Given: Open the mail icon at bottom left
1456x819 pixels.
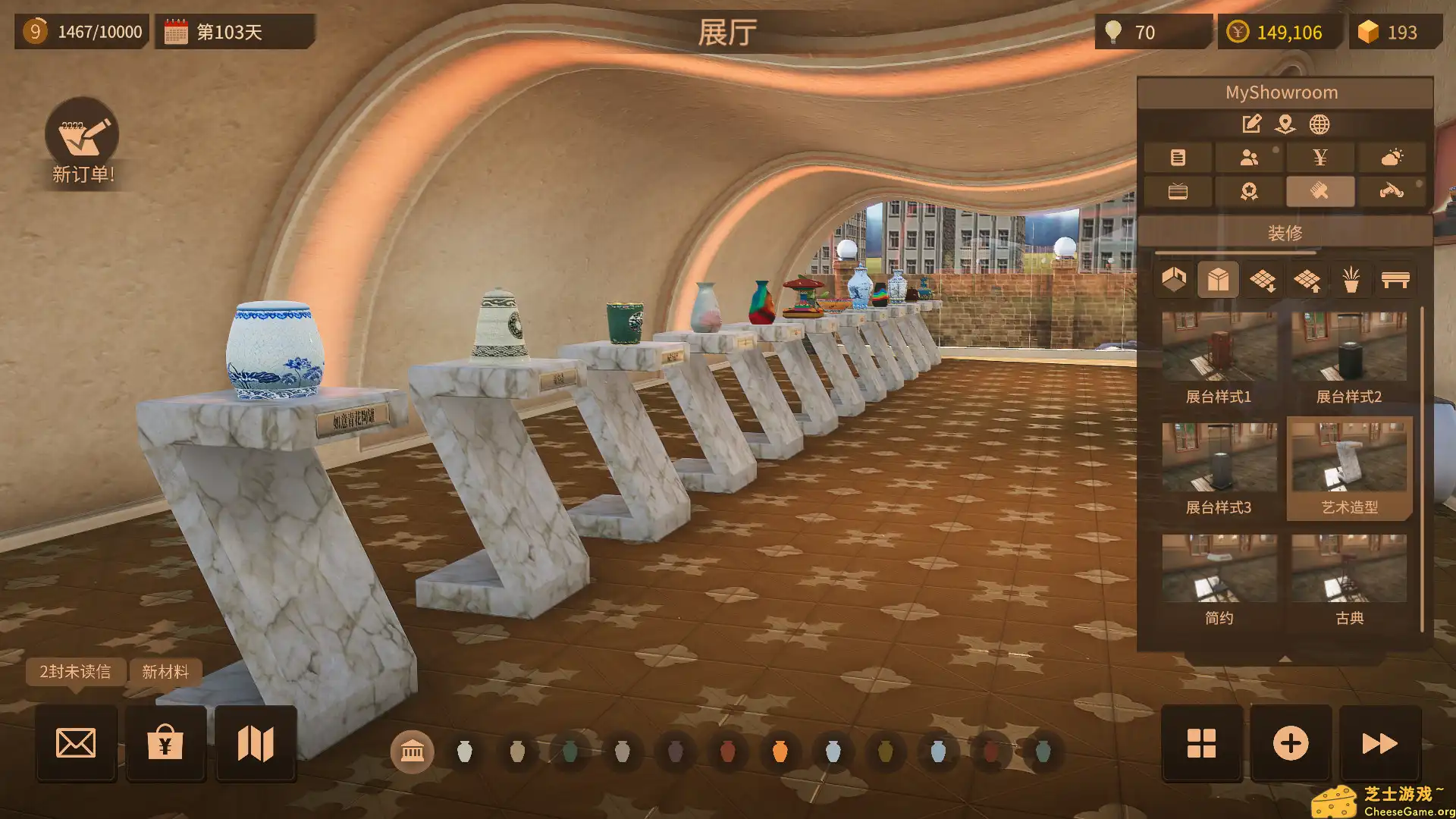Looking at the screenshot, I should point(76,743).
